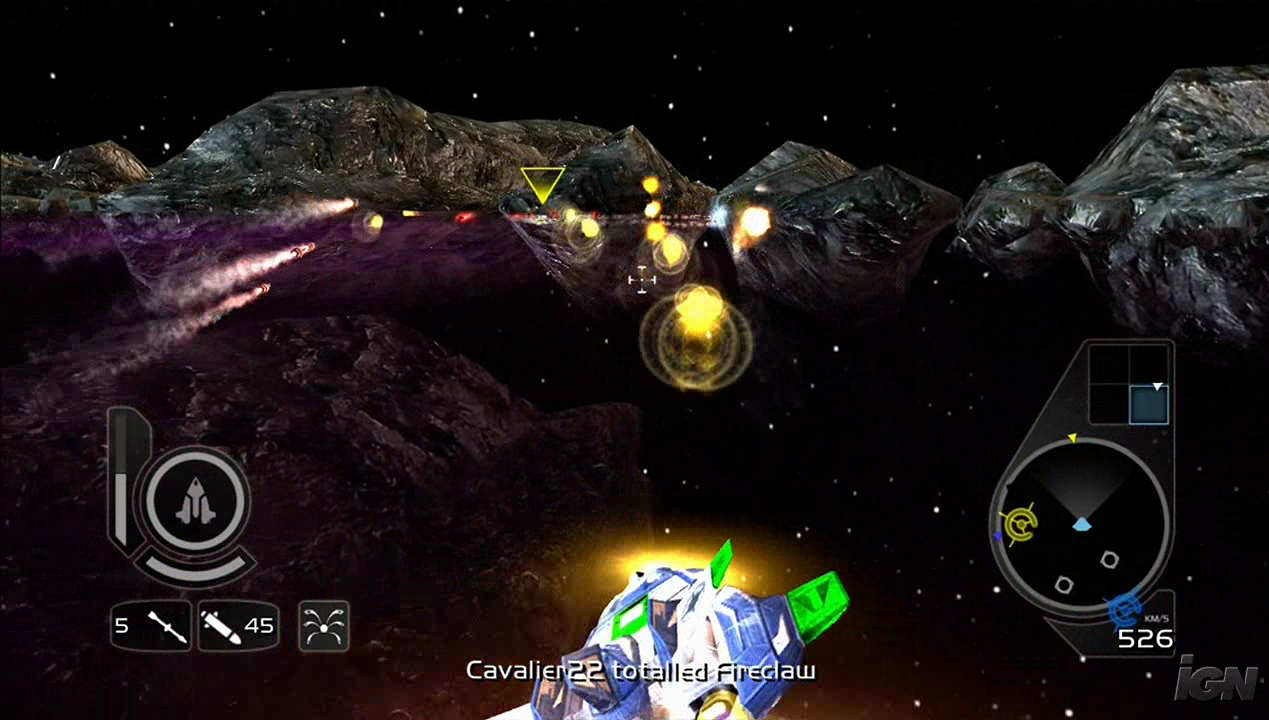Viewport: 1269px width, 720px height.
Task: Activate the spider-shaped special weapon icon
Action: [323, 627]
